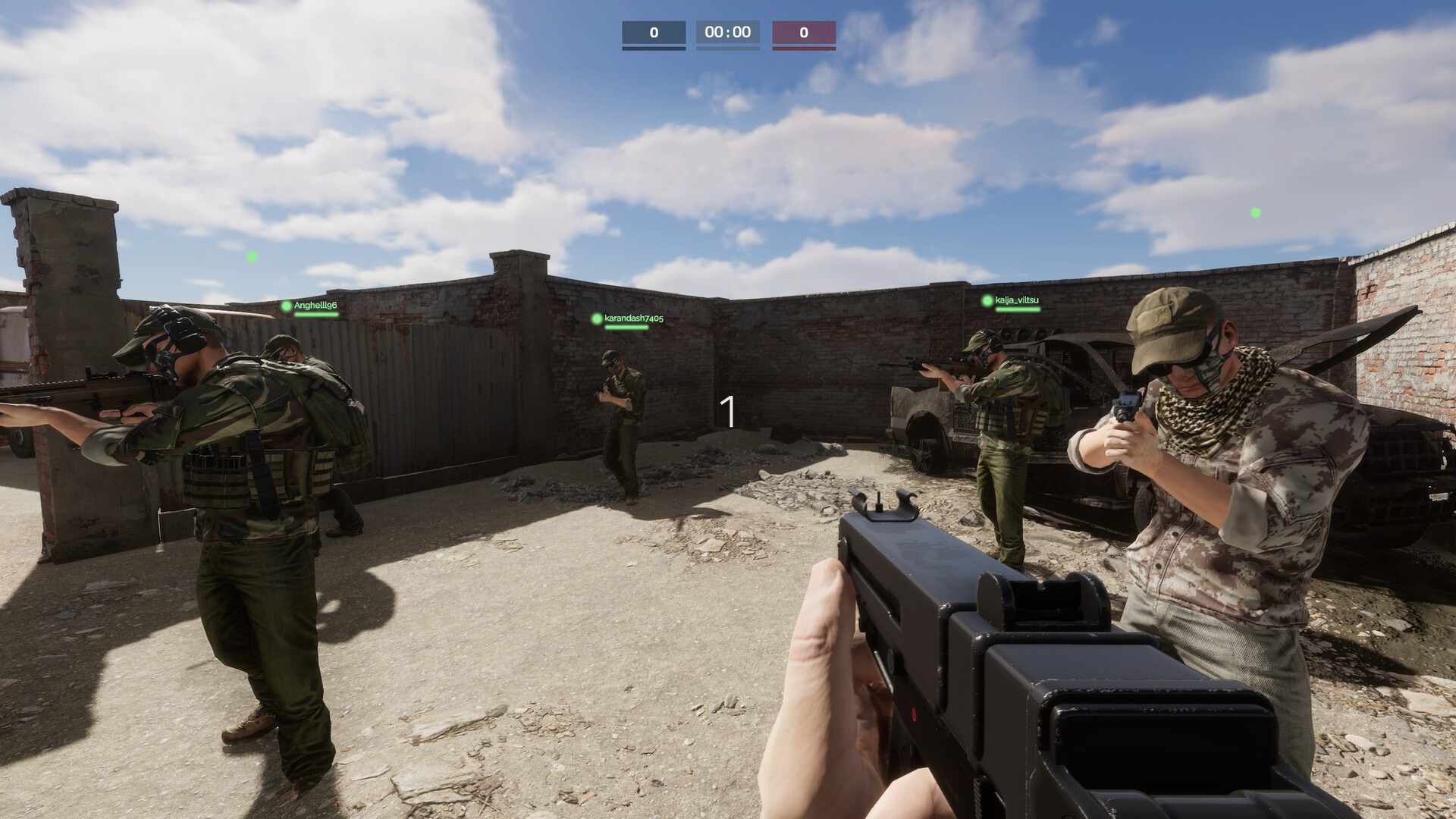1456x819 pixels.
Task: Click the round counter 1 in screen center
Action: point(729,409)
